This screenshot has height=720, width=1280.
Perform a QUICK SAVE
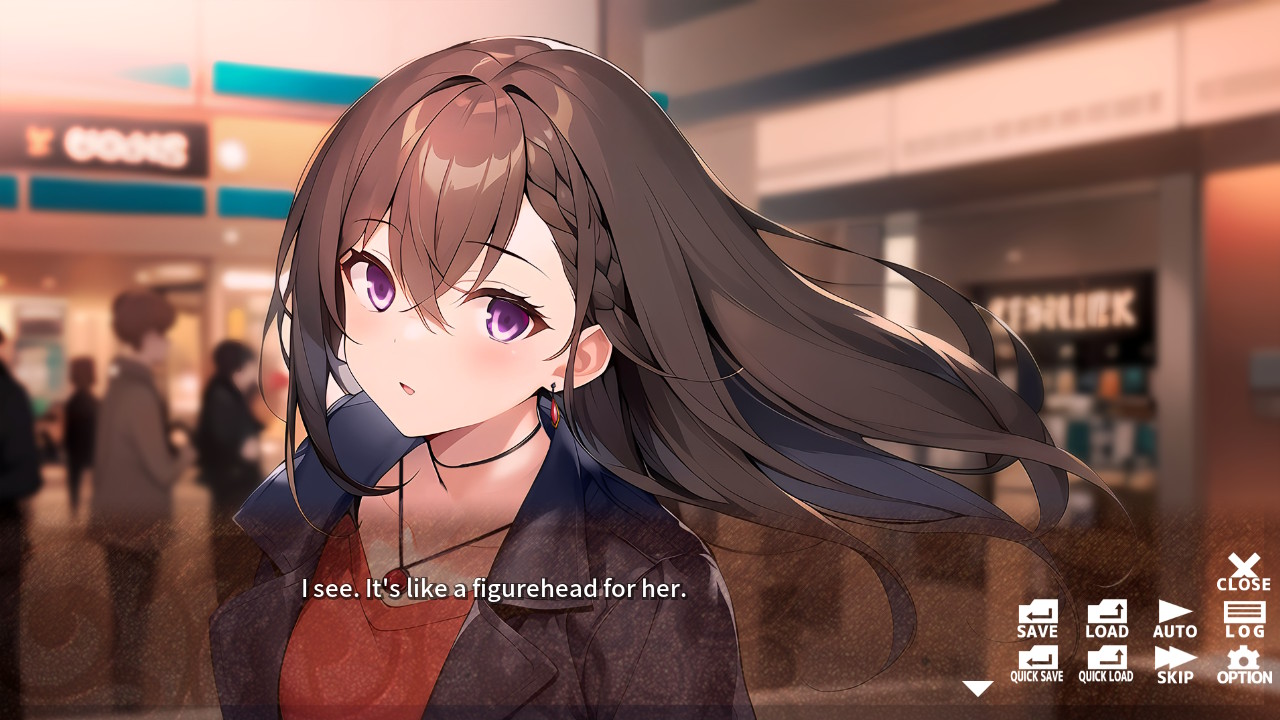(x=1036, y=665)
